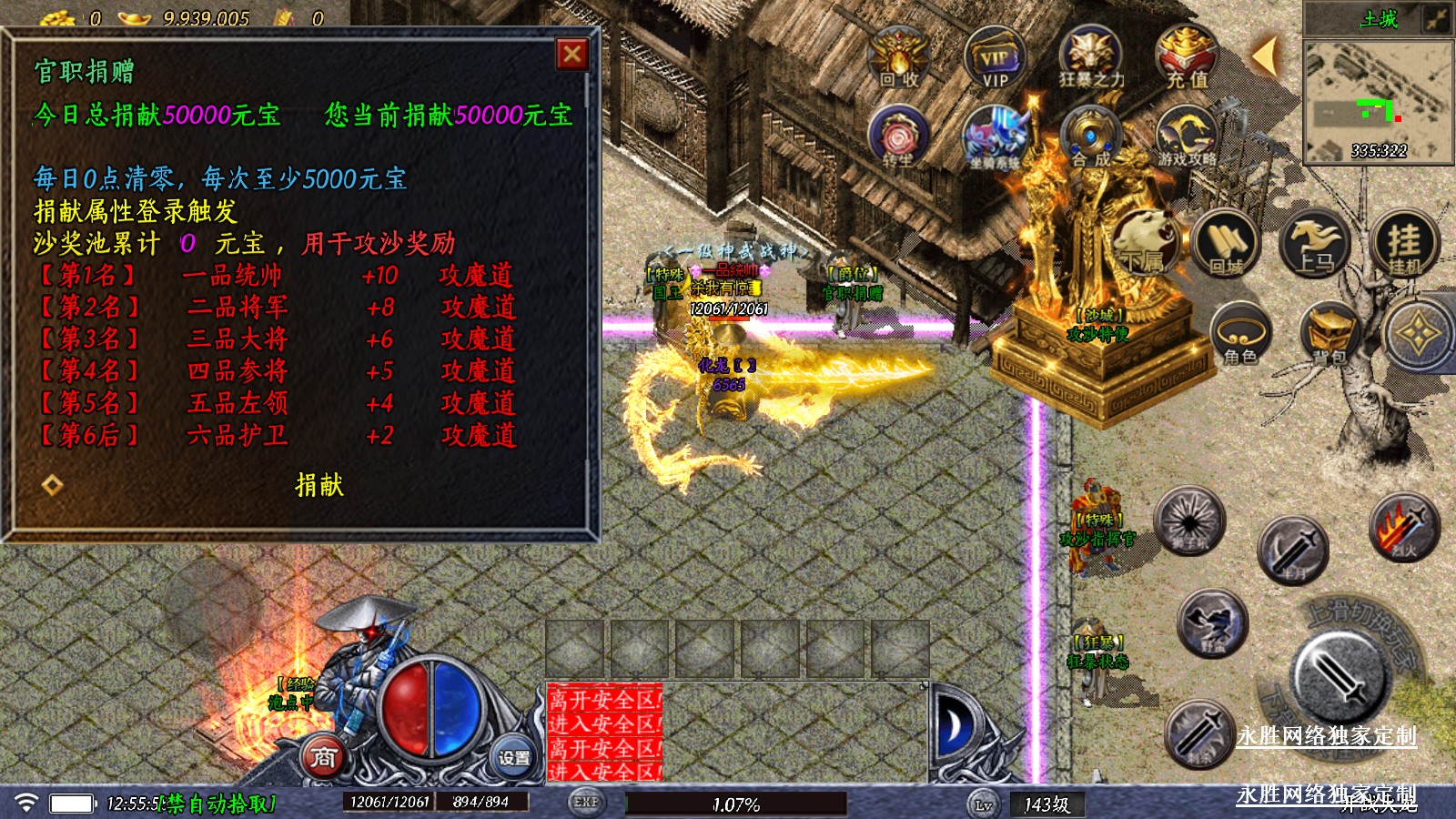This screenshot has width=1456, height=819.
Task: Open the 回收 recycle menu
Action: tap(899, 56)
